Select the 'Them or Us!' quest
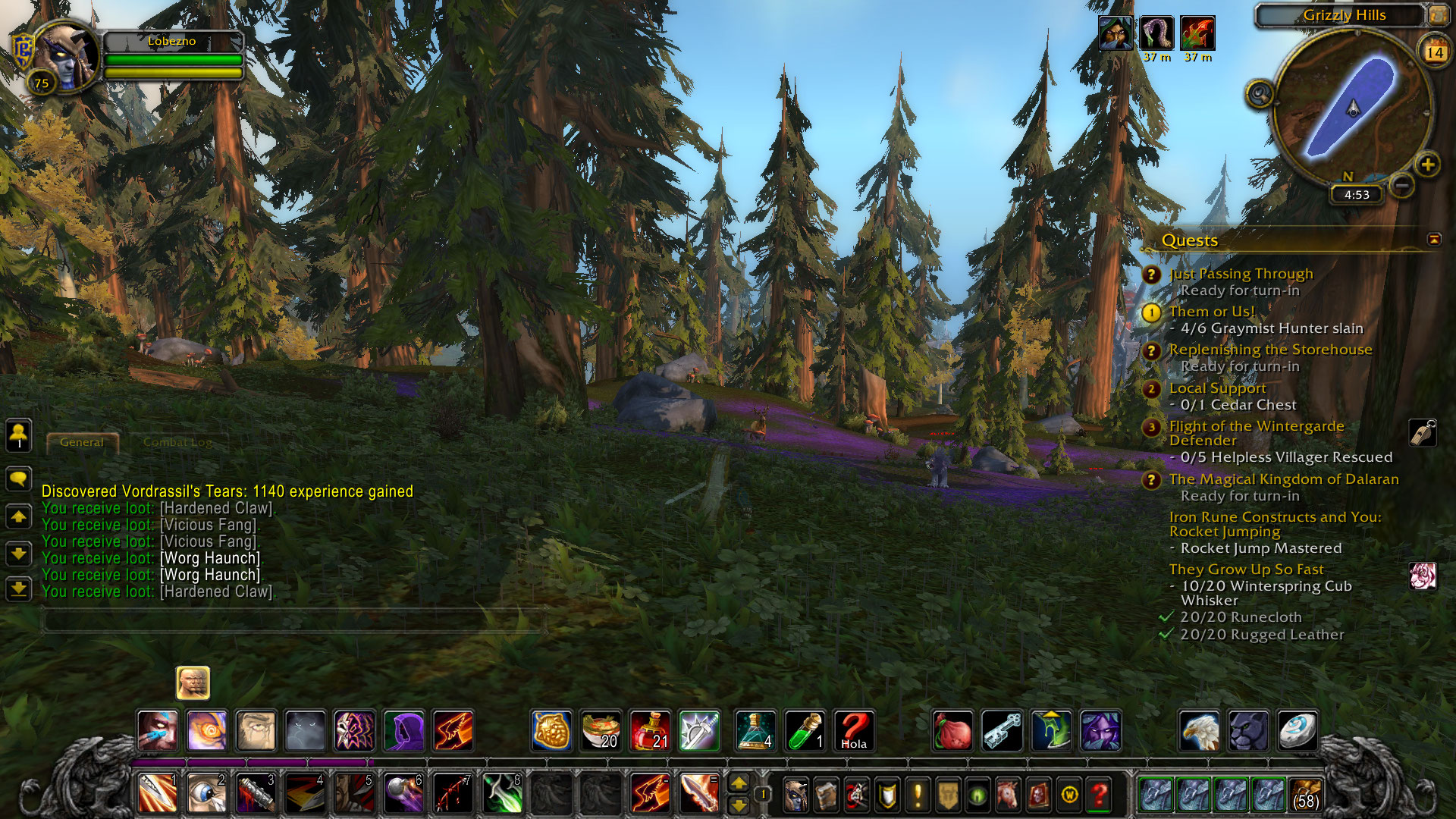1456x819 pixels. [x=1212, y=312]
